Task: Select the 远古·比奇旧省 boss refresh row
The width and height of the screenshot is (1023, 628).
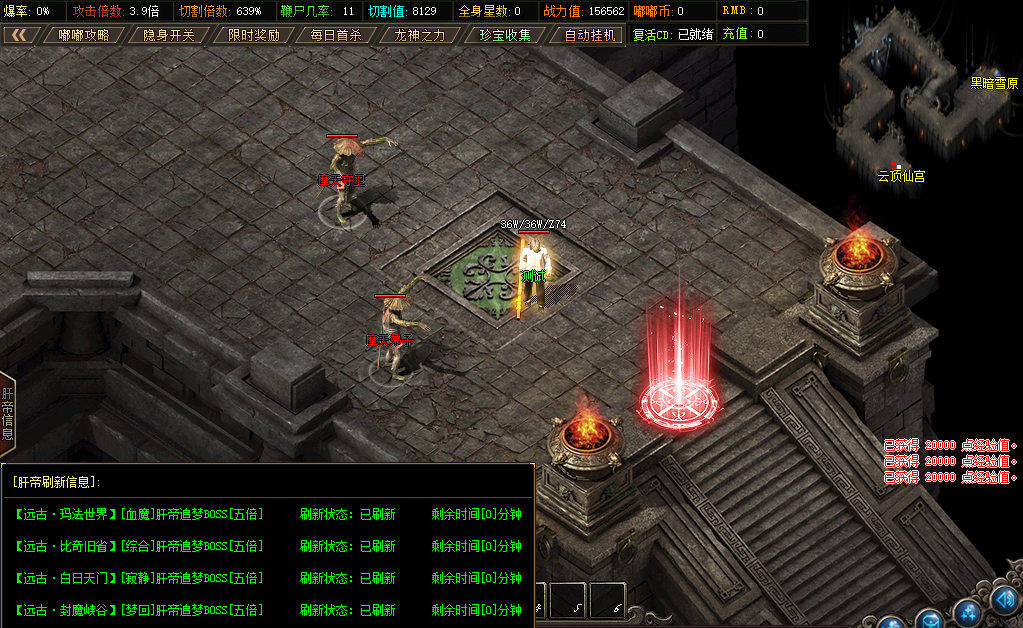Action: [x=139, y=546]
